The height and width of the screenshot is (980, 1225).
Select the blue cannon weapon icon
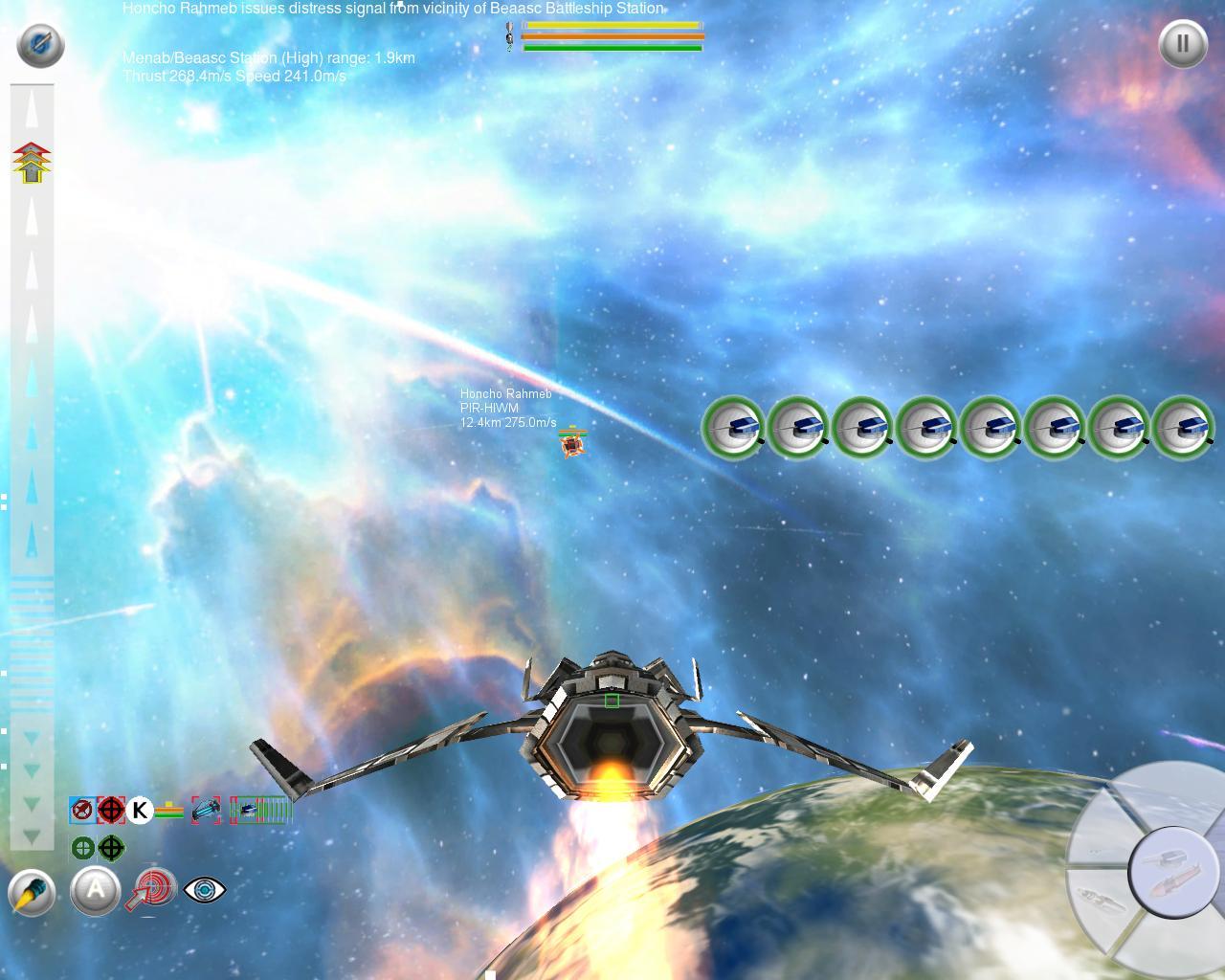[206, 811]
